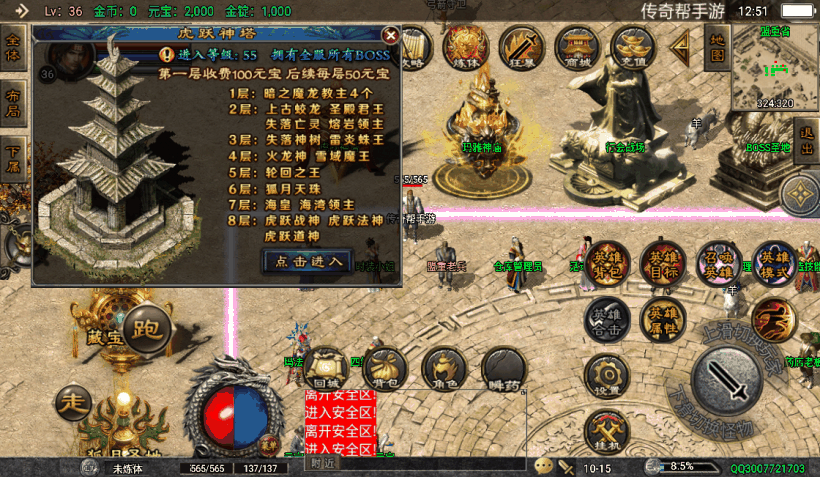Open the 炼体 body refining icon
This screenshot has height=477, width=820.
(463, 46)
